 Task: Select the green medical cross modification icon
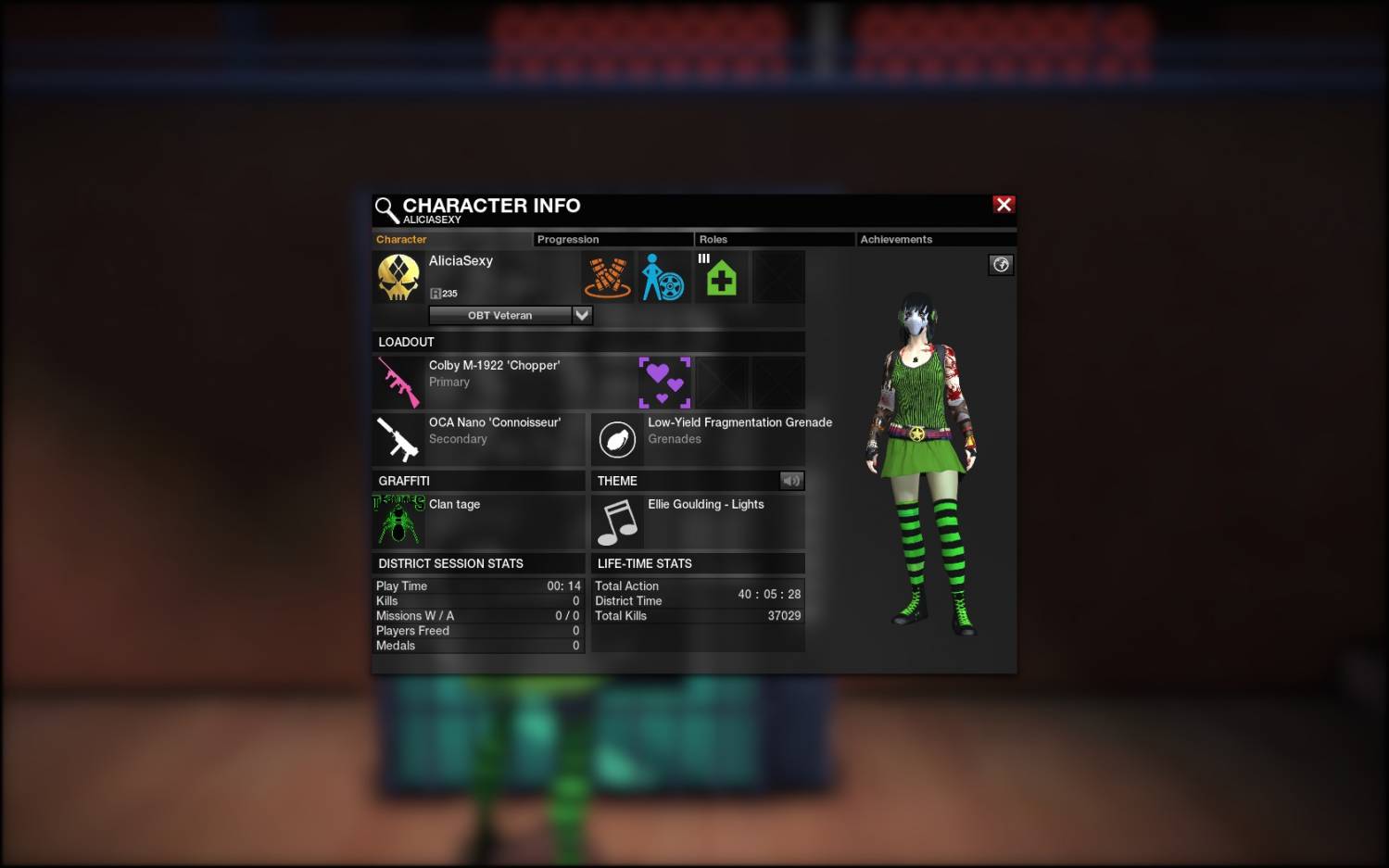[721, 277]
